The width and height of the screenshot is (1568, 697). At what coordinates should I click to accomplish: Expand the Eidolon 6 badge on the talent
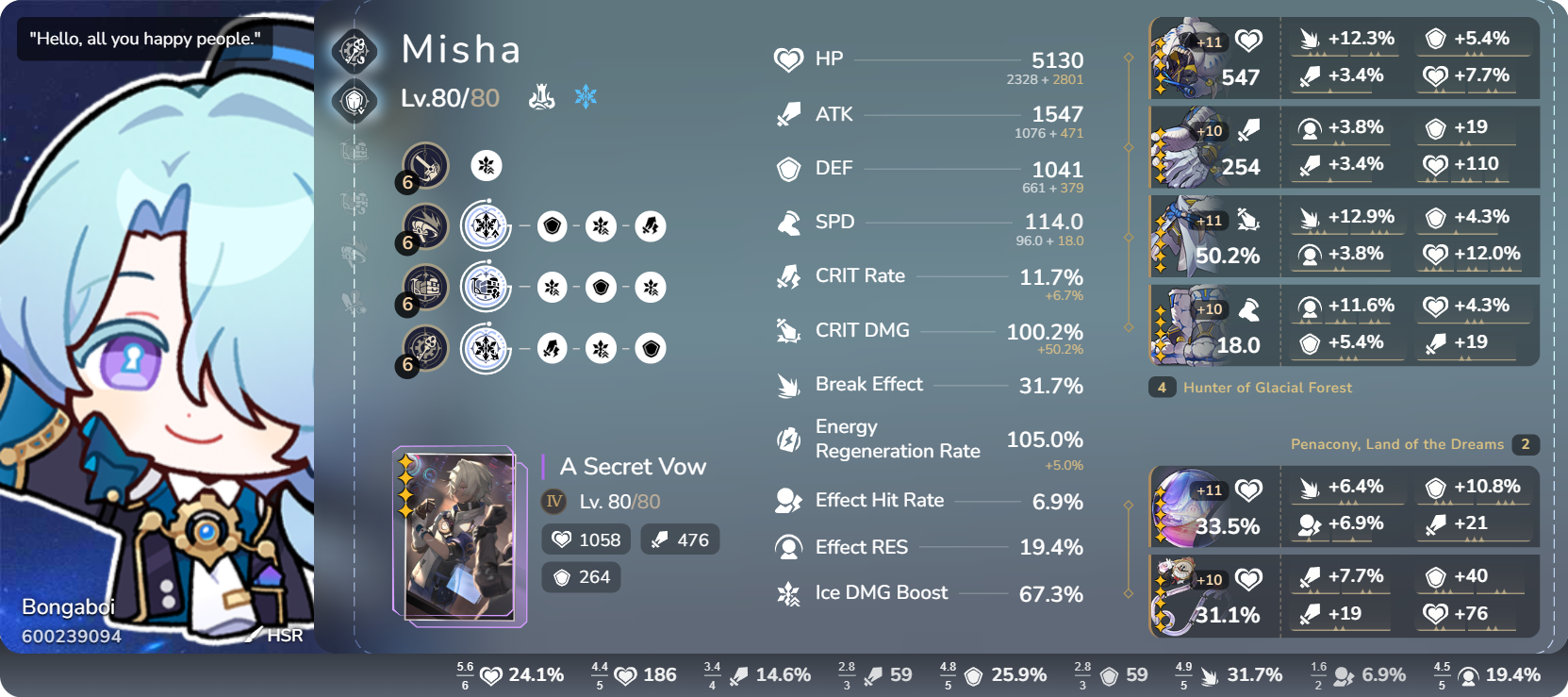(x=407, y=243)
